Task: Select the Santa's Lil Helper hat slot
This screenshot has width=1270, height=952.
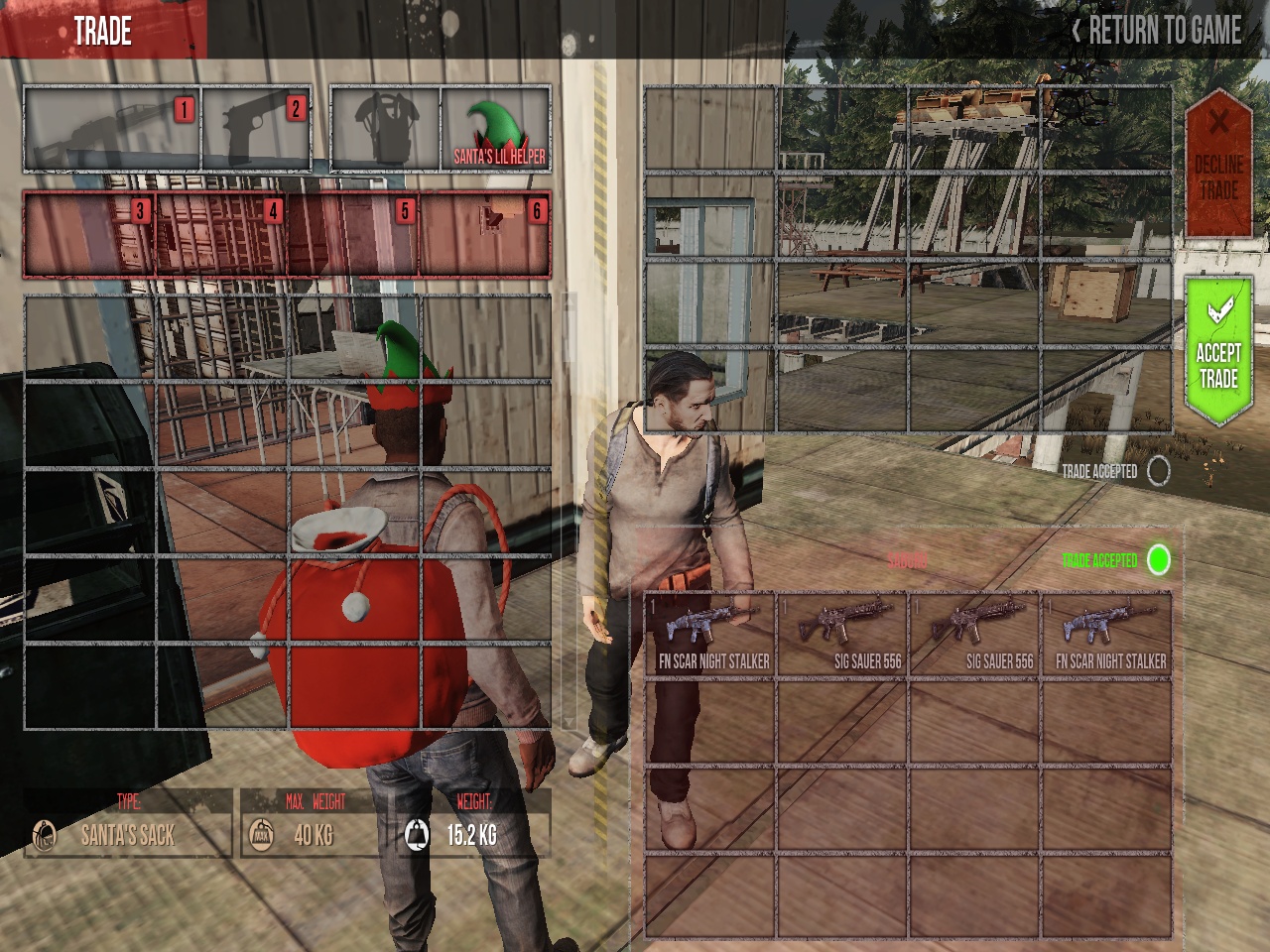Action: (496, 130)
